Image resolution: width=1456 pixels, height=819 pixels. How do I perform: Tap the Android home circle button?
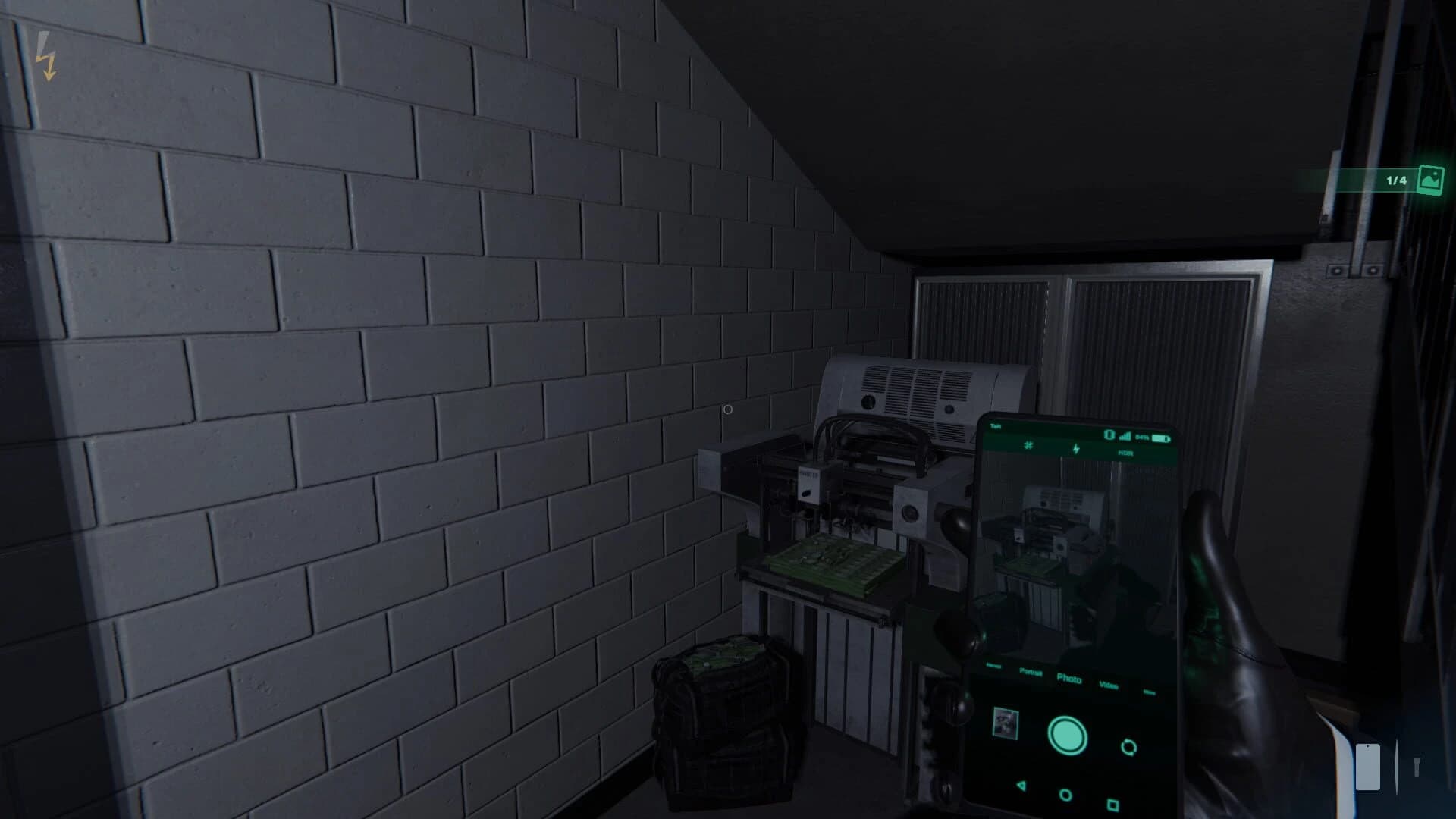[1065, 795]
